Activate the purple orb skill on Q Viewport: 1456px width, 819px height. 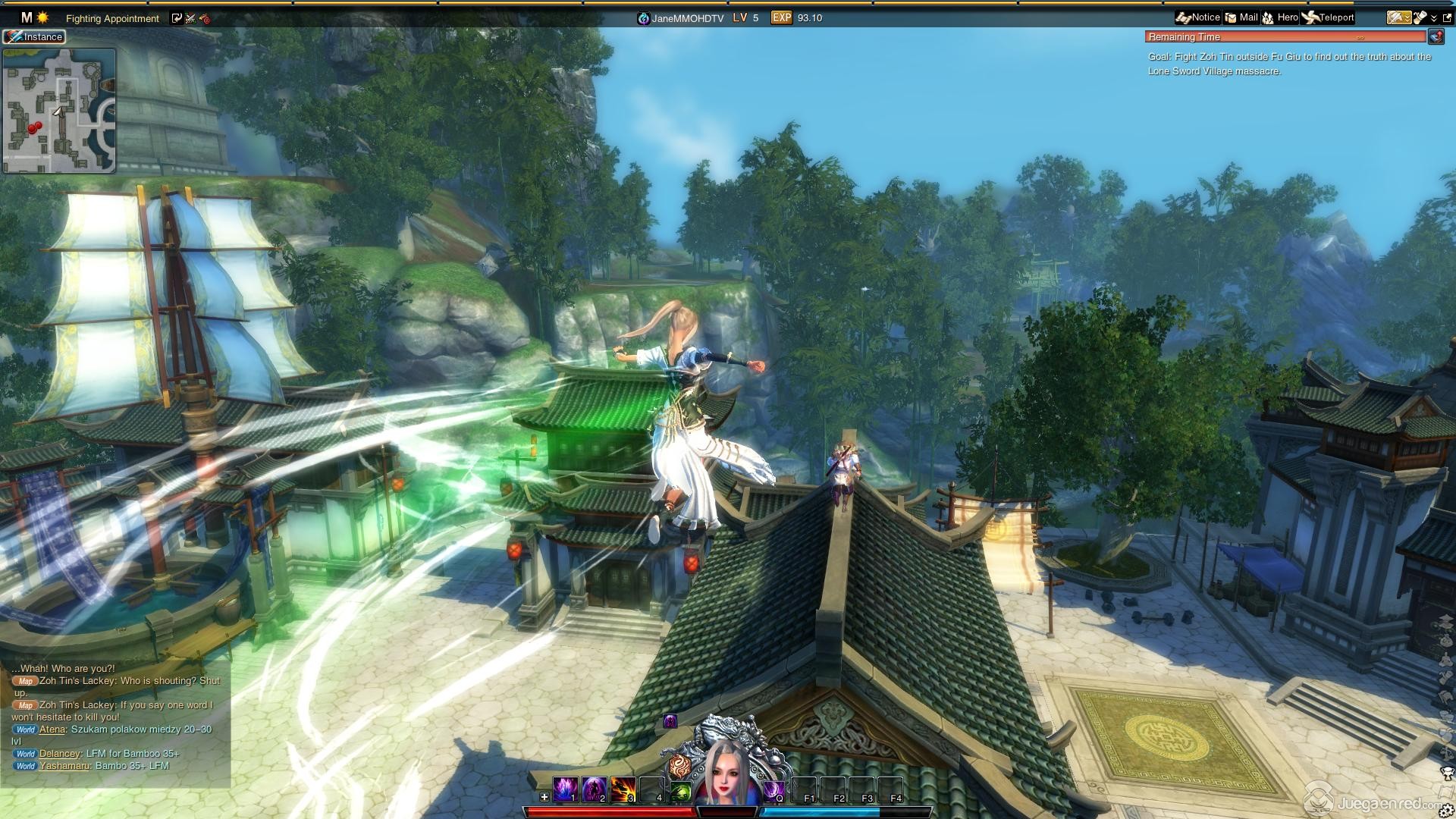click(x=773, y=791)
